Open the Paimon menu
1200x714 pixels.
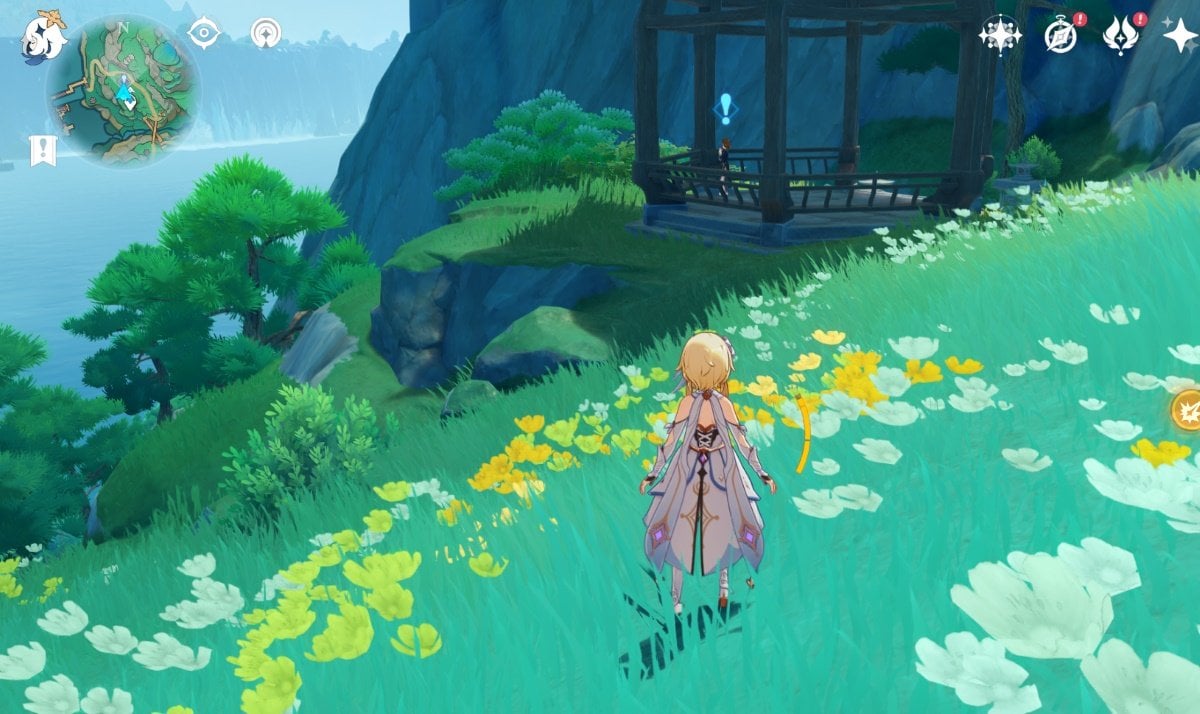tap(44, 36)
